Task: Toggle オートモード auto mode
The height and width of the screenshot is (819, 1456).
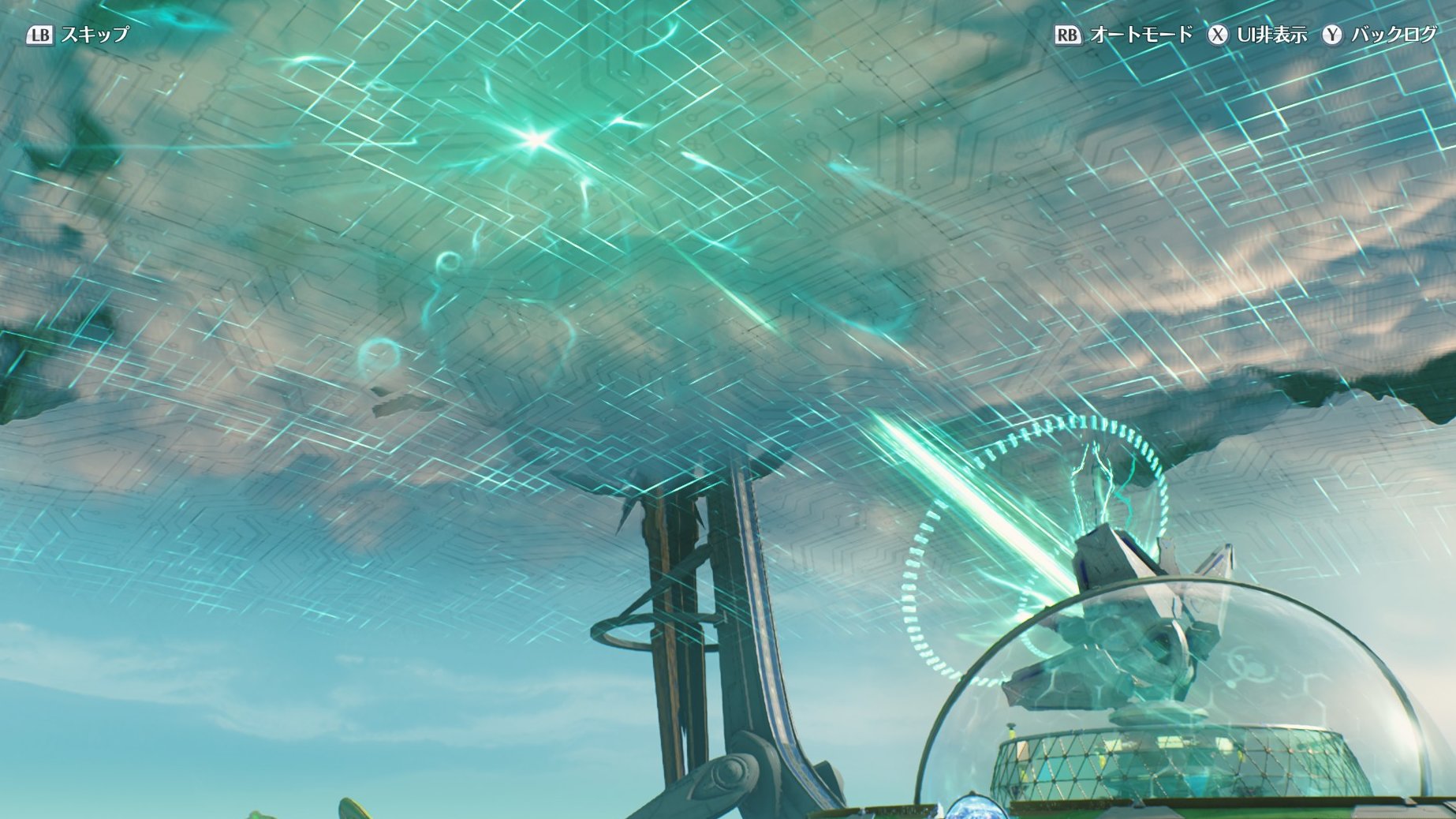Action: (1141, 35)
